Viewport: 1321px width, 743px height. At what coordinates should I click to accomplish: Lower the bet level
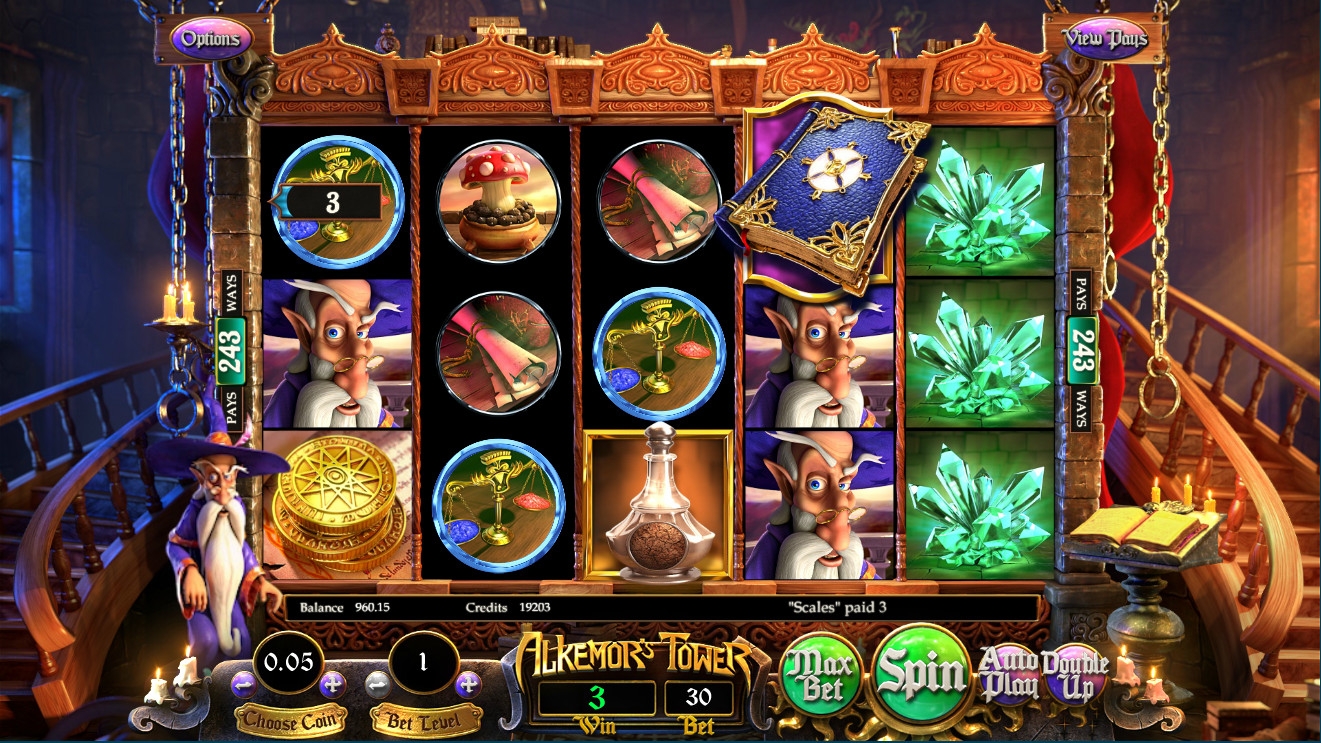(377, 685)
